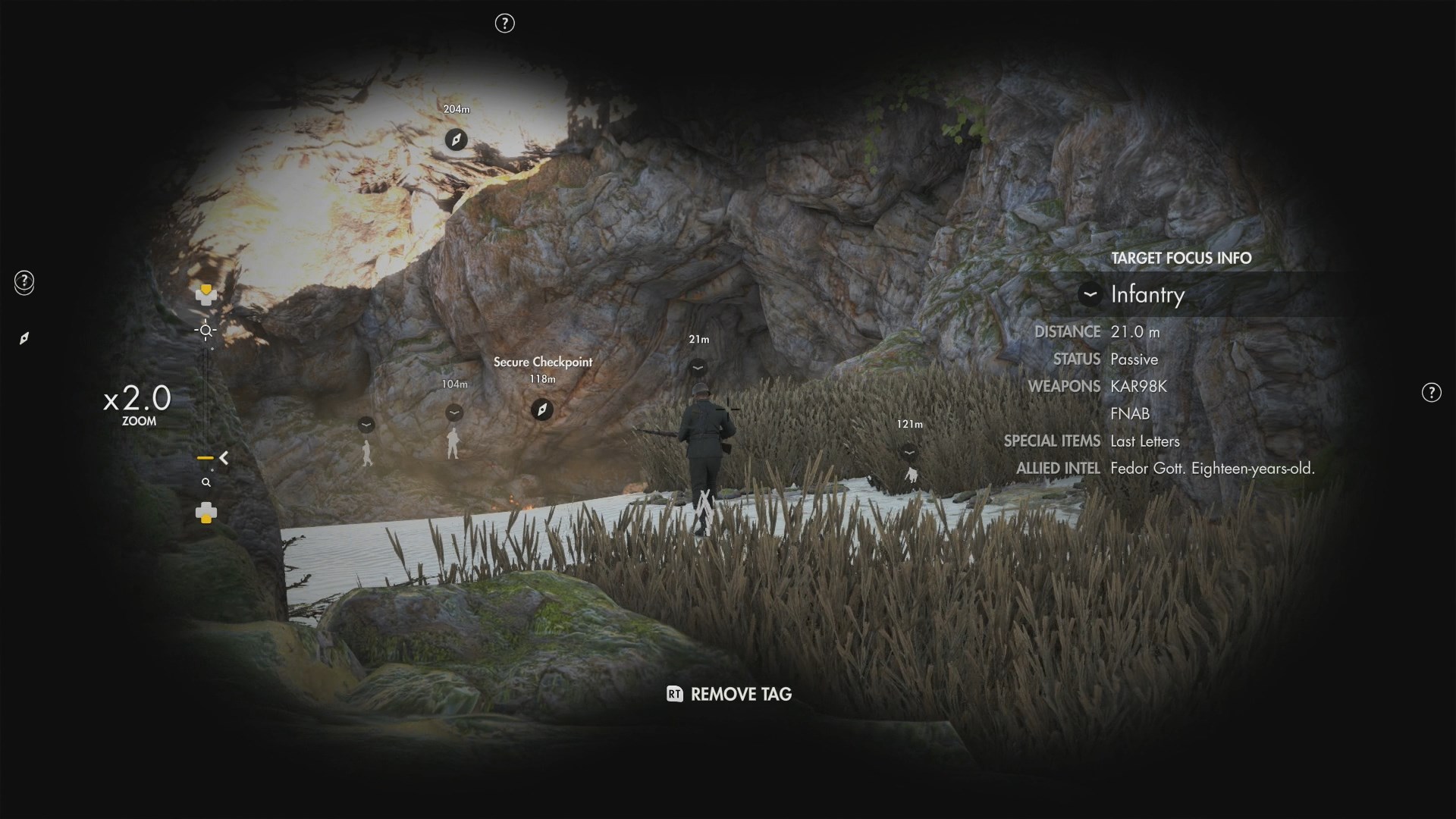Screen dimensions: 1456x819
Task: Click the leaf indicator on the left edge
Action: (25, 337)
